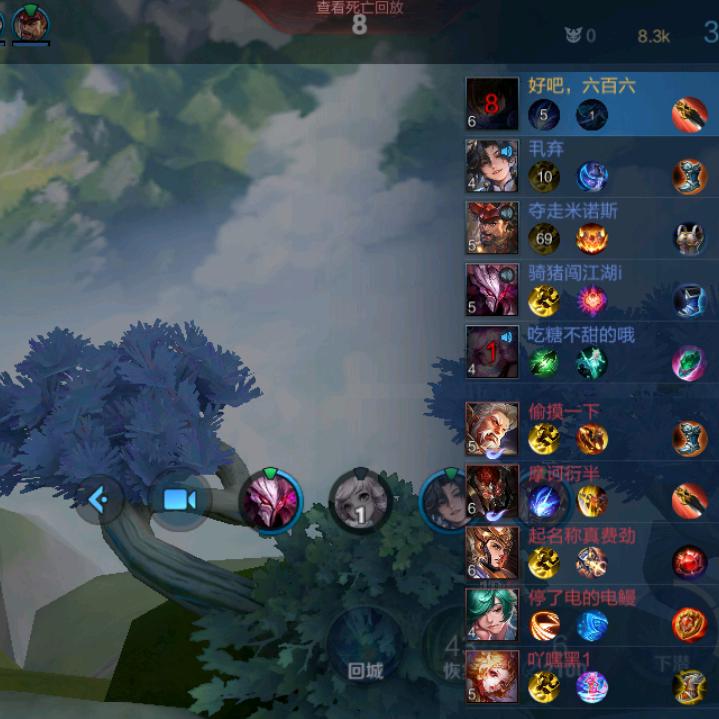Click 丮弃's boots item icon

(x=690, y=177)
